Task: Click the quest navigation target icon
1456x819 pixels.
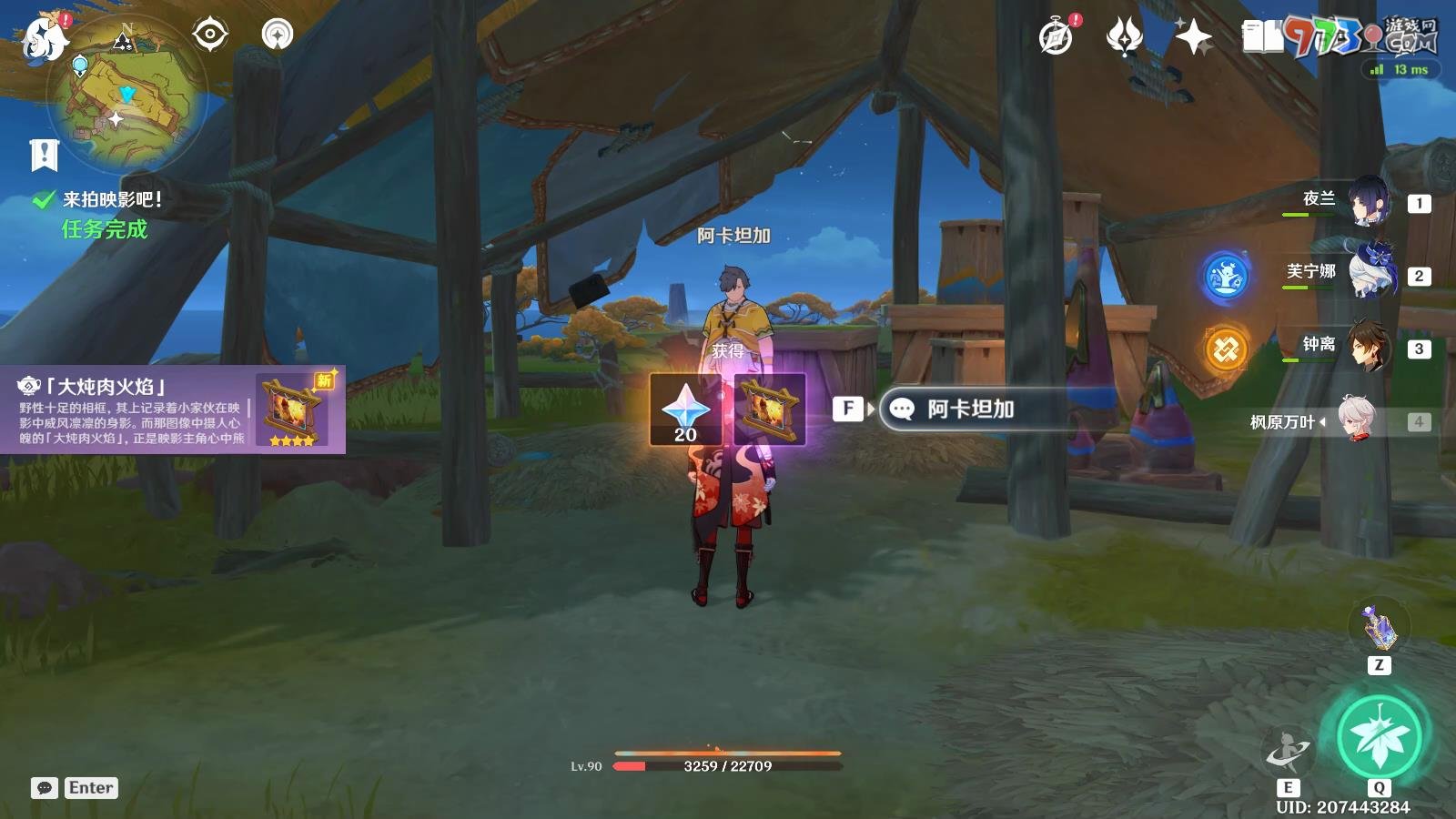Action: [209, 35]
